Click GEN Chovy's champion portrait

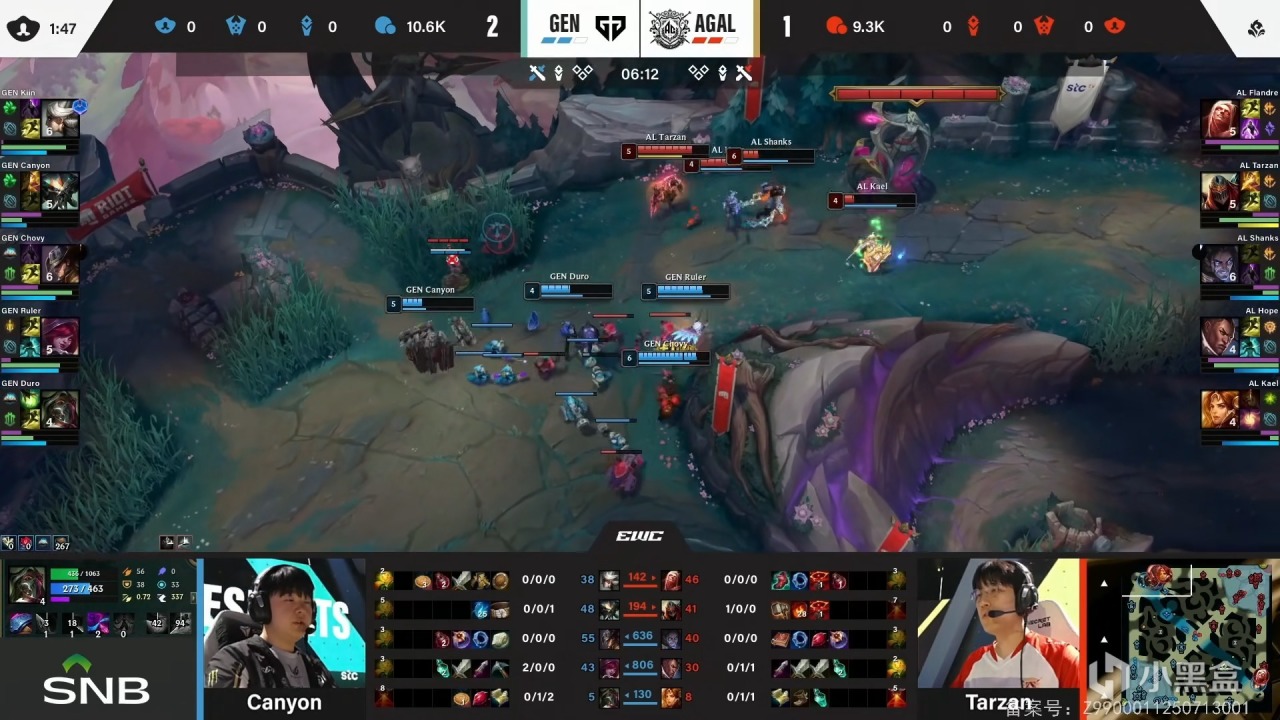(60, 264)
